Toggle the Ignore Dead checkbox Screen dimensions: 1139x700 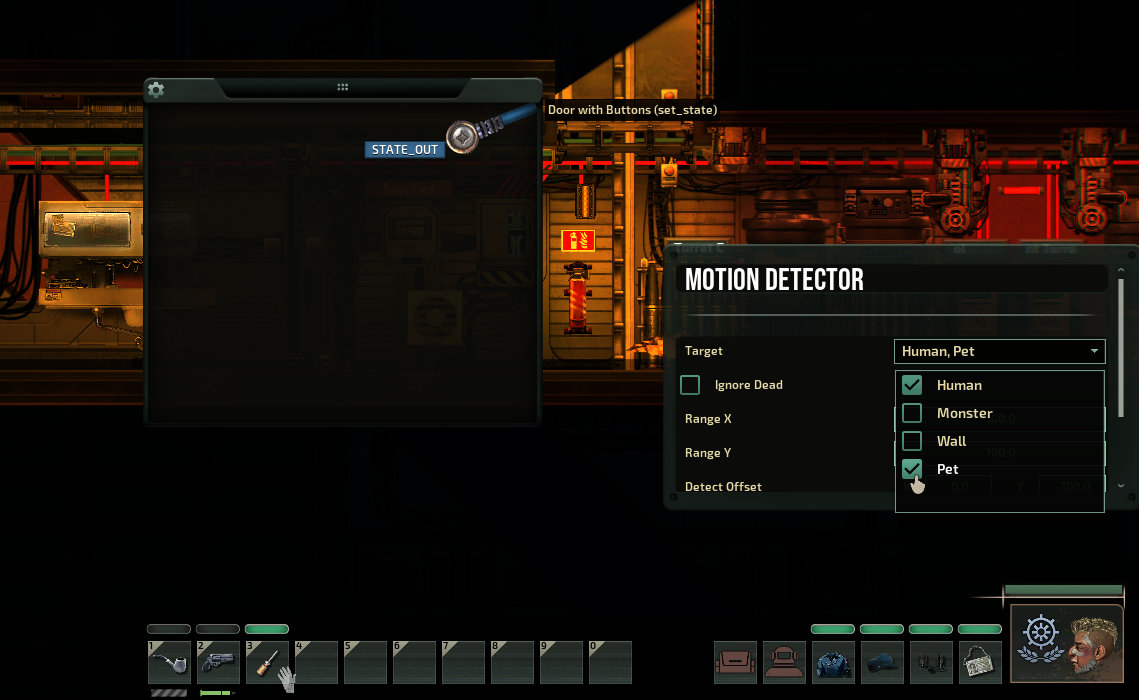pos(690,385)
